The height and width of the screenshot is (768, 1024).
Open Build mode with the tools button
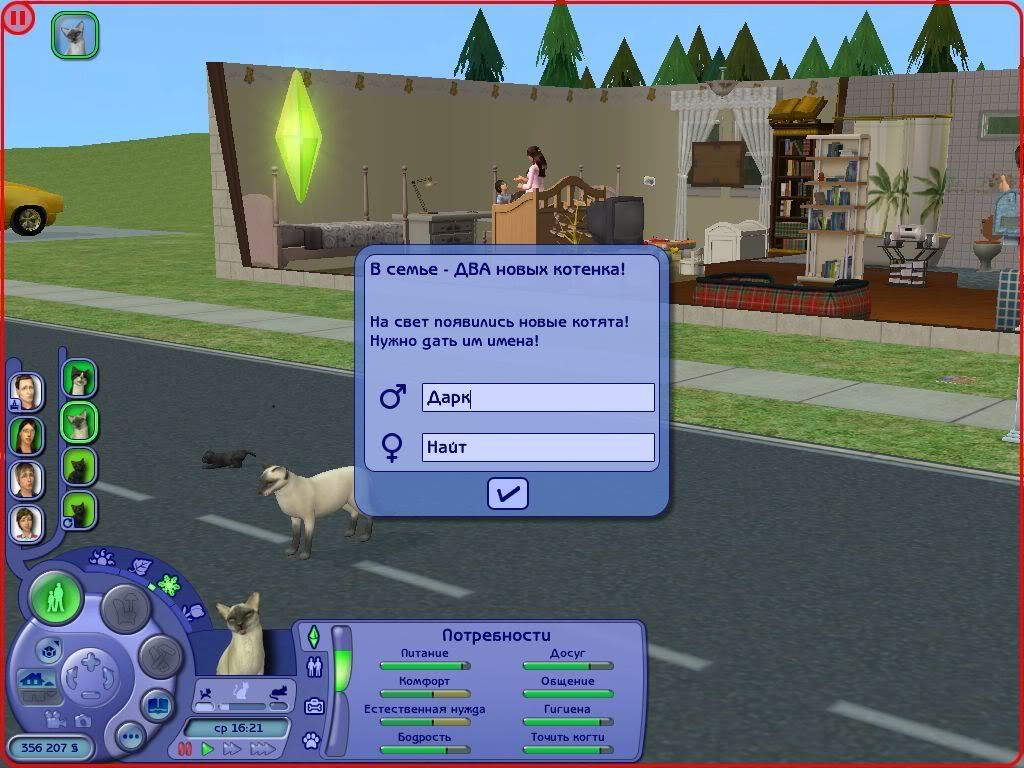pos(158,656)
